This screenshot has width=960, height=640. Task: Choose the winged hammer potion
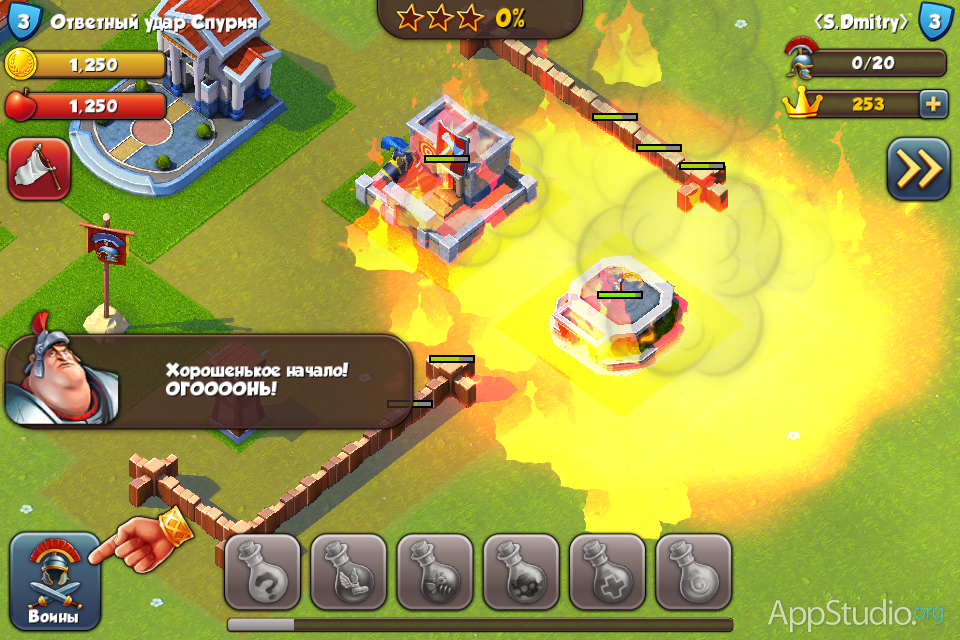click(x=348, y=572)
